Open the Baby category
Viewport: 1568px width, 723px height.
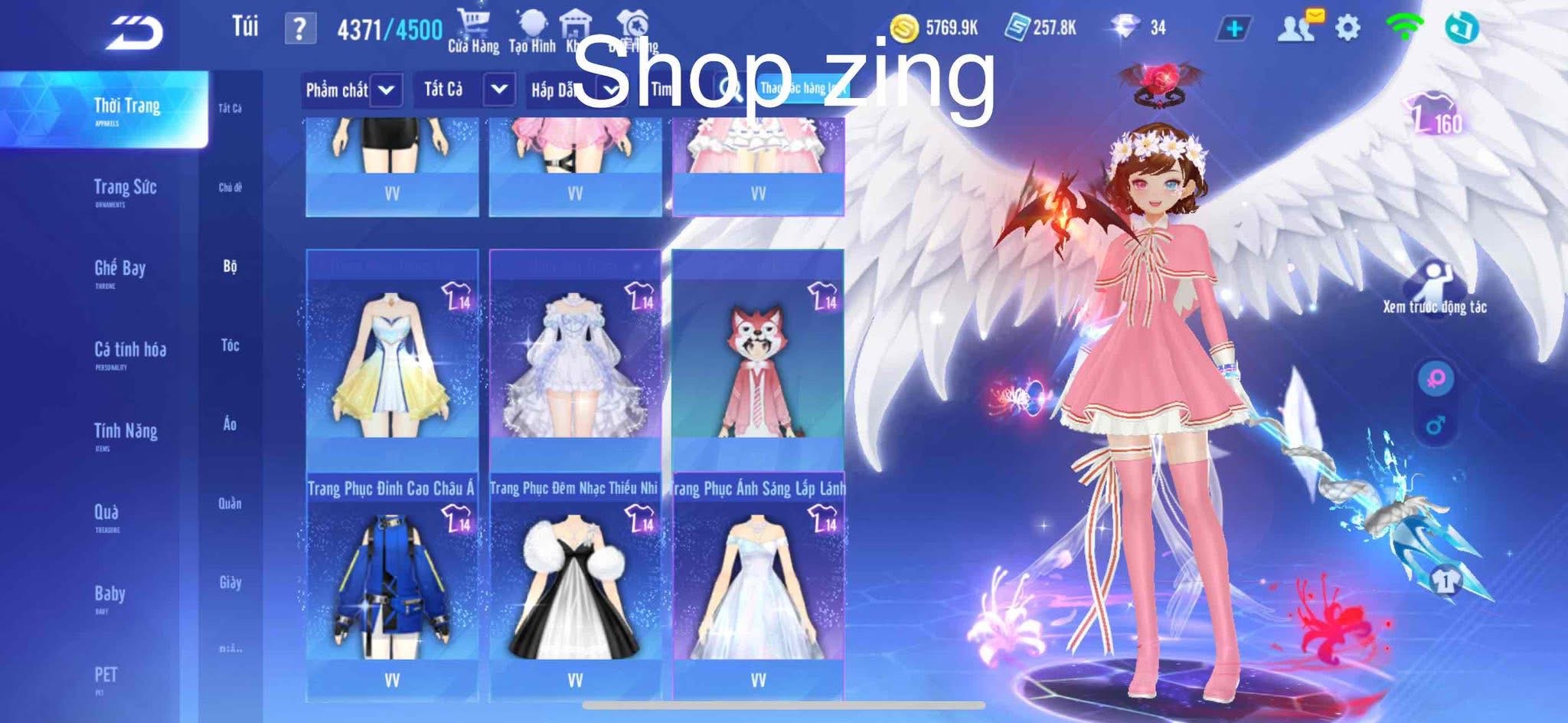pos(109,594)
